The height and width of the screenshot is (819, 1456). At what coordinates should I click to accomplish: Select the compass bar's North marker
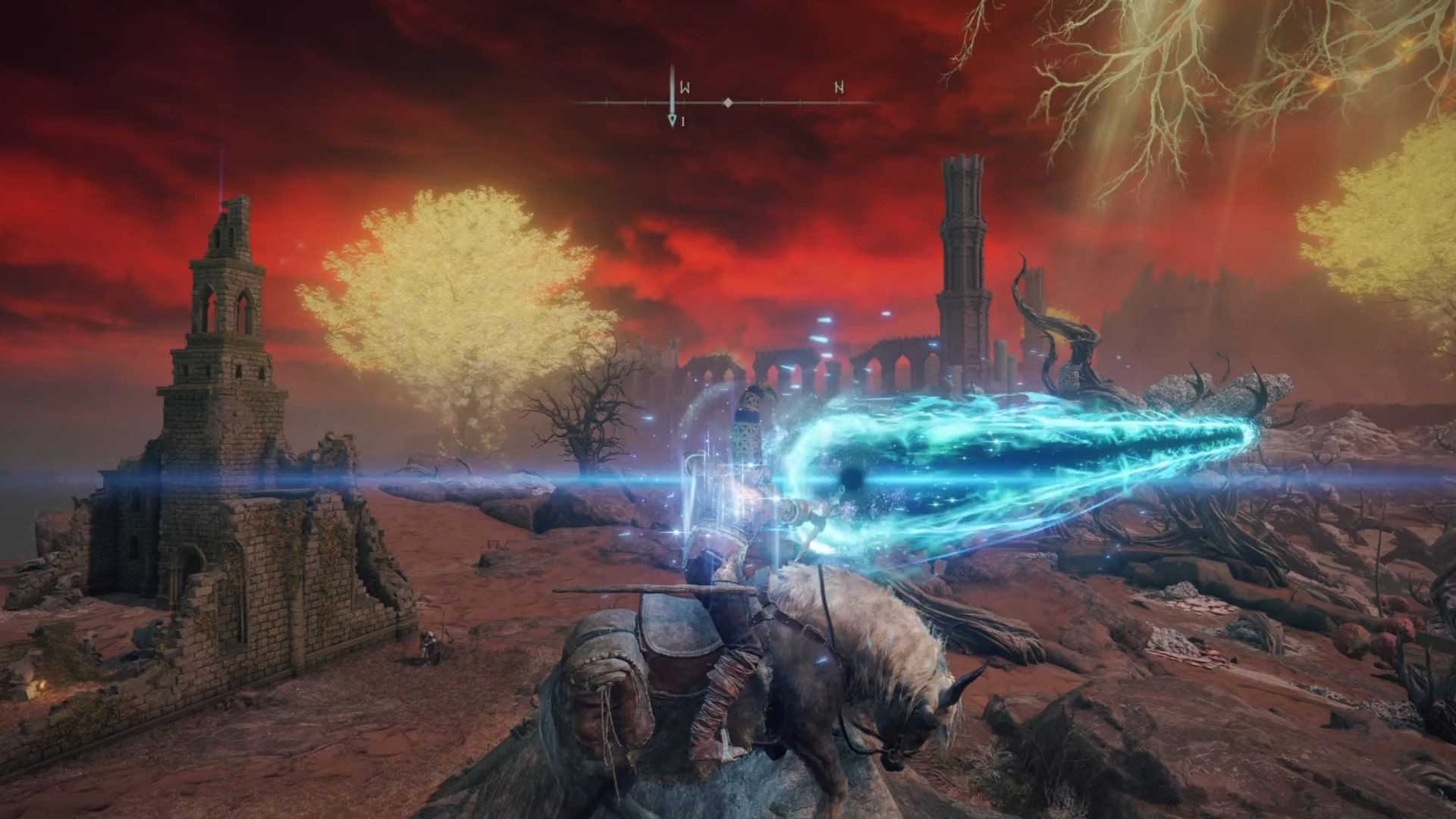coord(839,88)
